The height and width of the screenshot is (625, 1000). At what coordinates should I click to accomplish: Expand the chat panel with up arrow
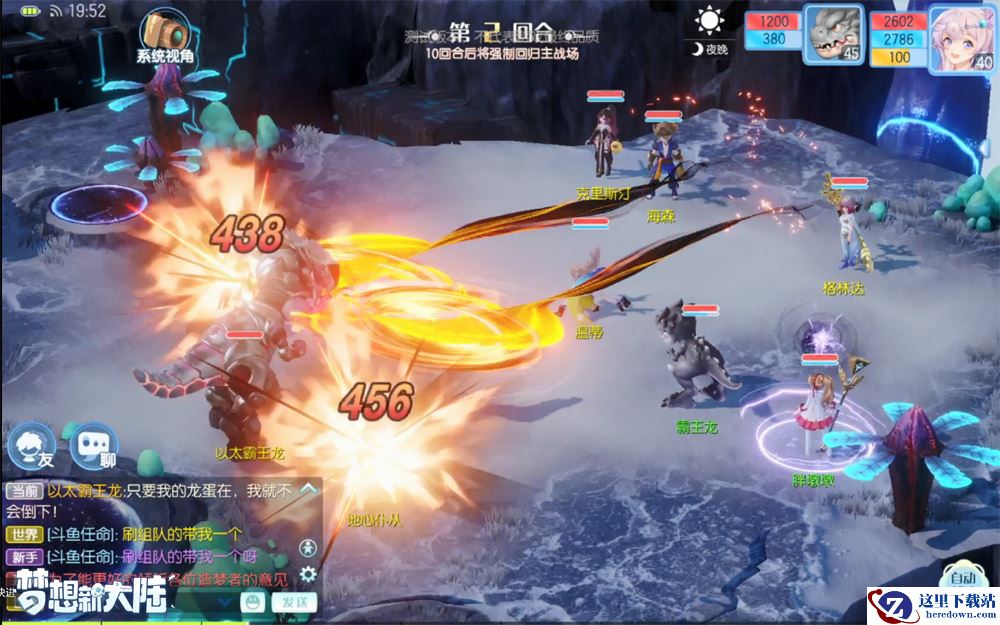[309, 489]
